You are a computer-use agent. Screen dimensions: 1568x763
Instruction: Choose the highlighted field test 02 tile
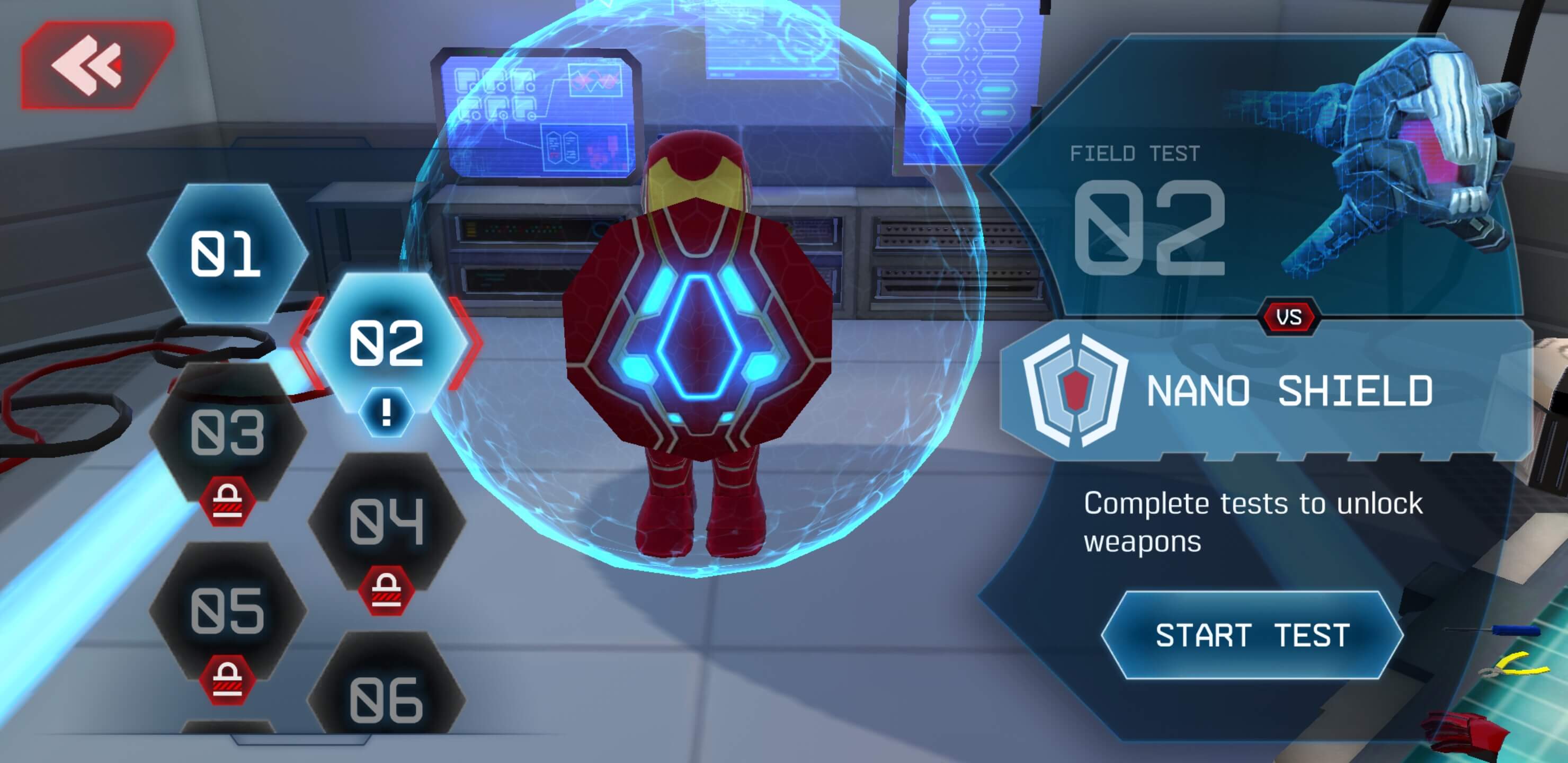387,344
